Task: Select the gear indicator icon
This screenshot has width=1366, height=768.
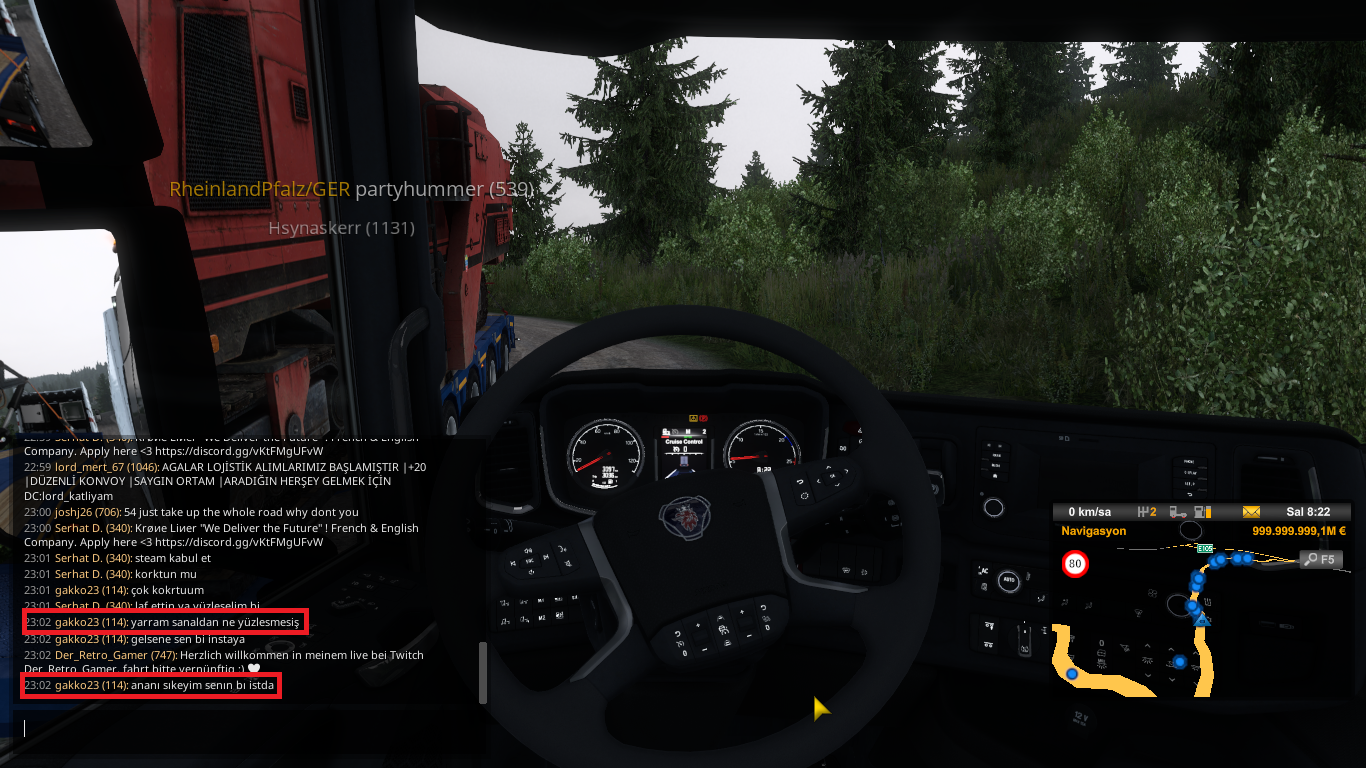Action: (1147, 512)
